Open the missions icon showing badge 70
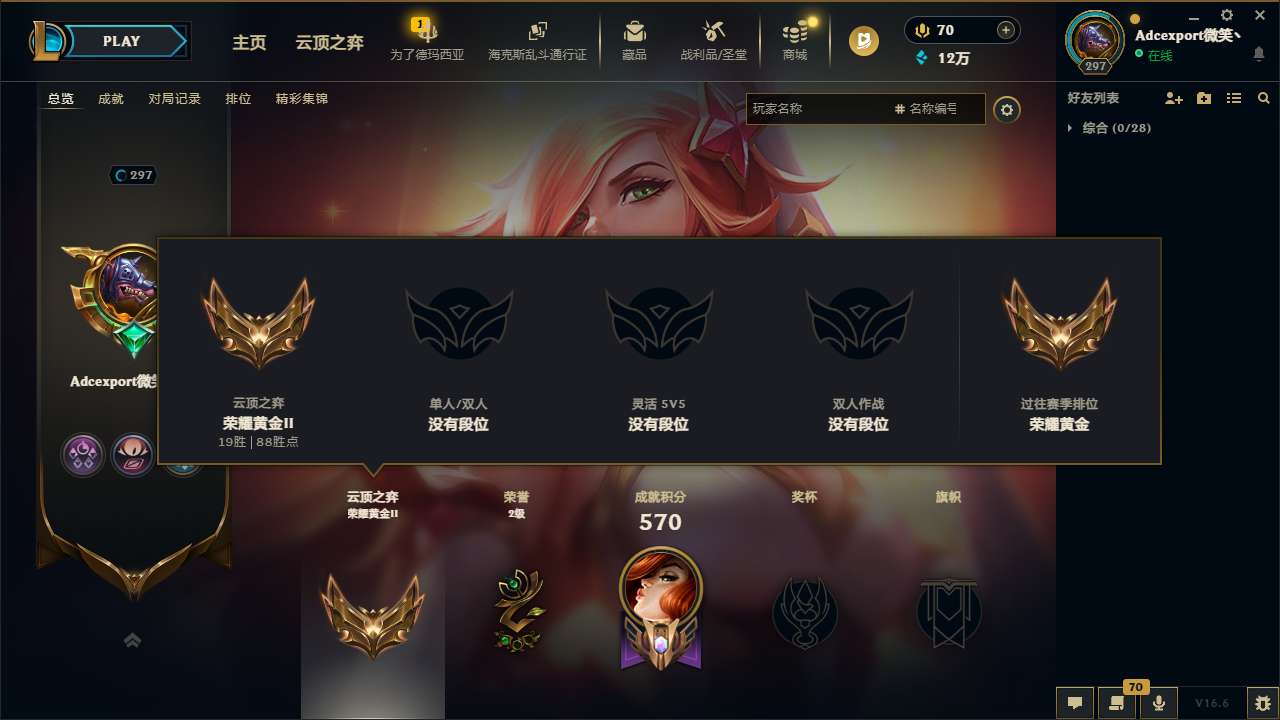1280x720 pixels. [1117, 703]
